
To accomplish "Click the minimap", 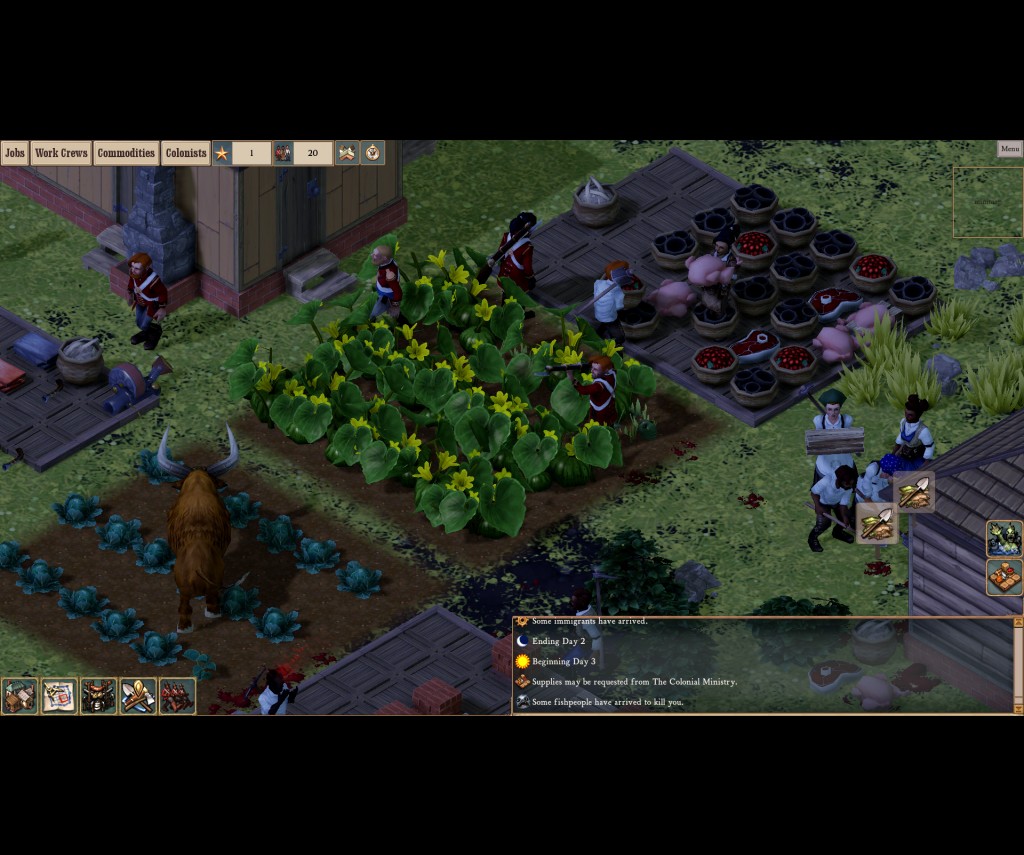I will [988, 202].
